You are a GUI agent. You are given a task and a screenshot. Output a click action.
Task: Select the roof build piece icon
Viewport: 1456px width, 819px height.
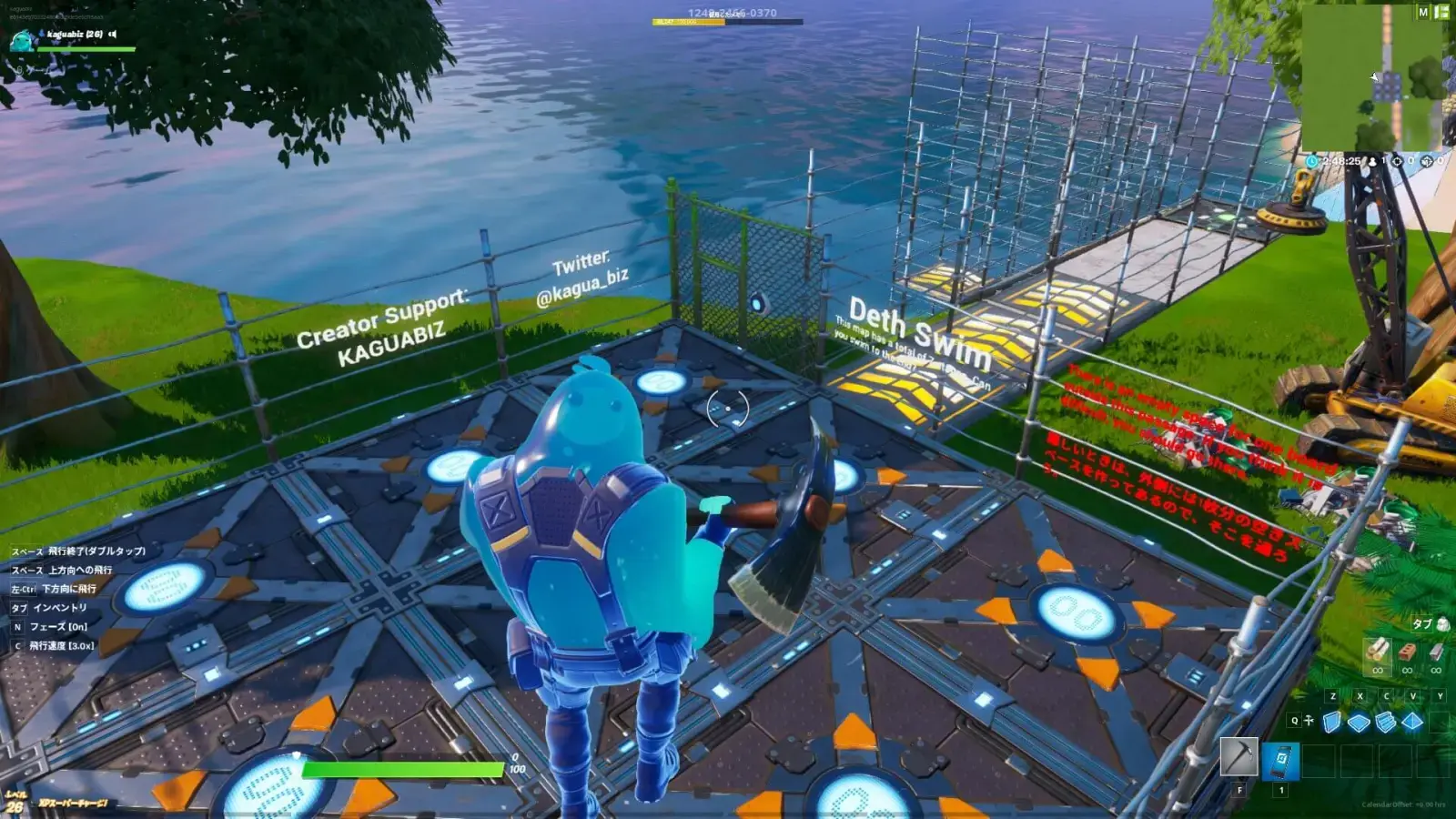click(x=1412, y=721)
